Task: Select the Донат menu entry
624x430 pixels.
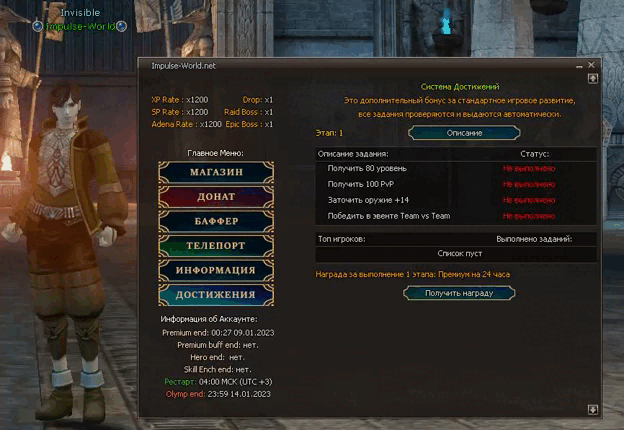Action: 216,197
